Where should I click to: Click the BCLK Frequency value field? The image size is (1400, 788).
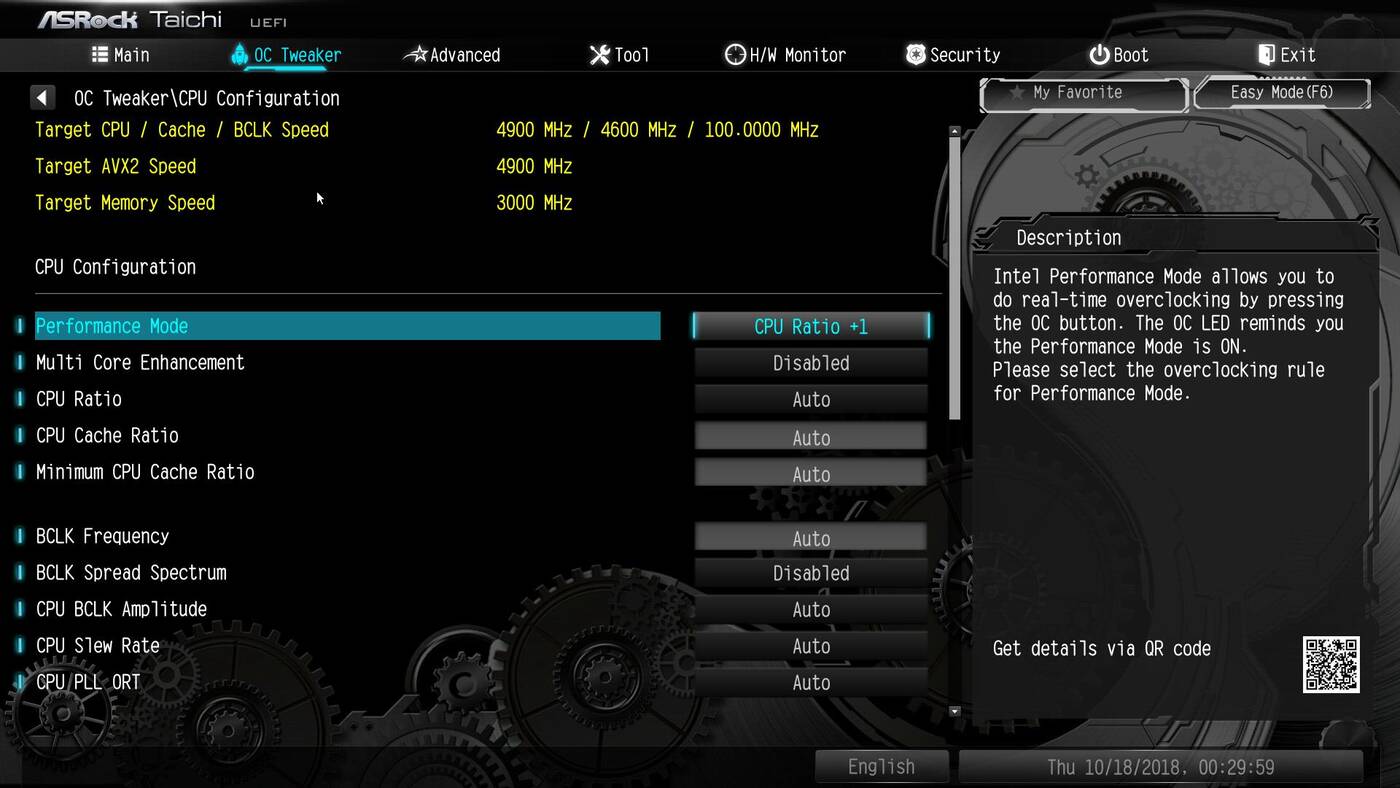click(x=811, y=538)
